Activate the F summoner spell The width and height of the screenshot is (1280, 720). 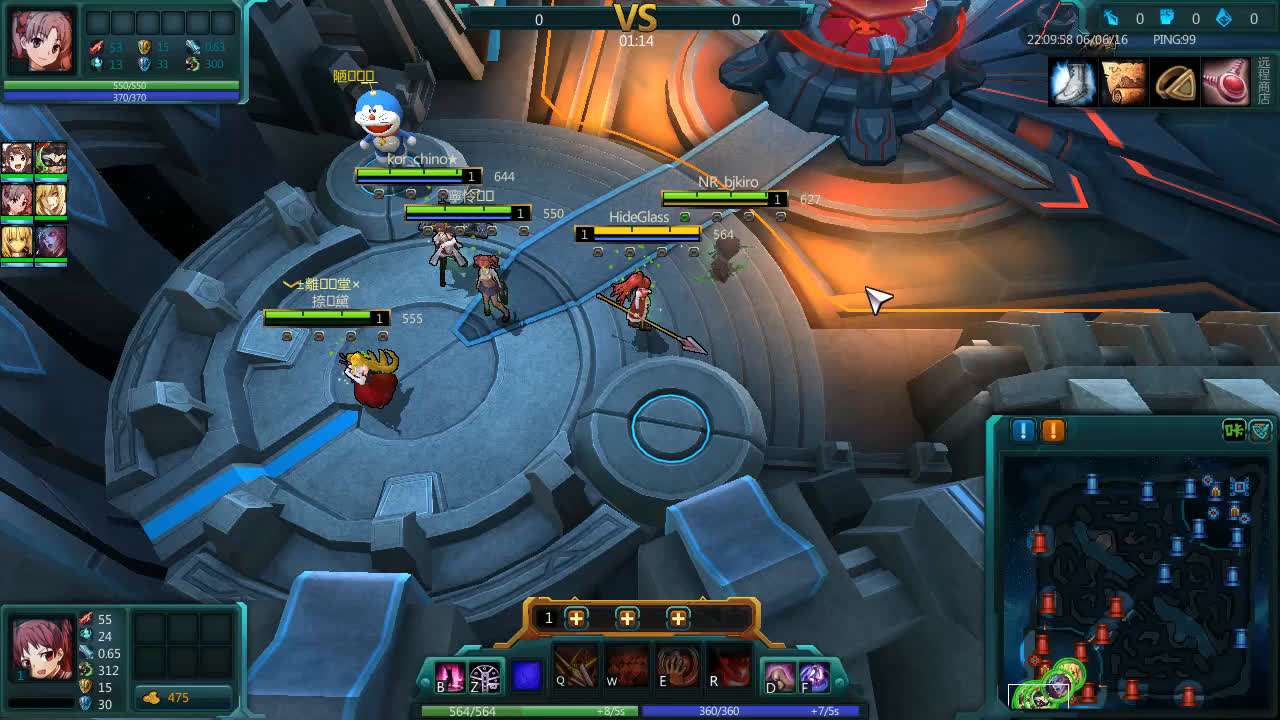[x=814, y=677]
